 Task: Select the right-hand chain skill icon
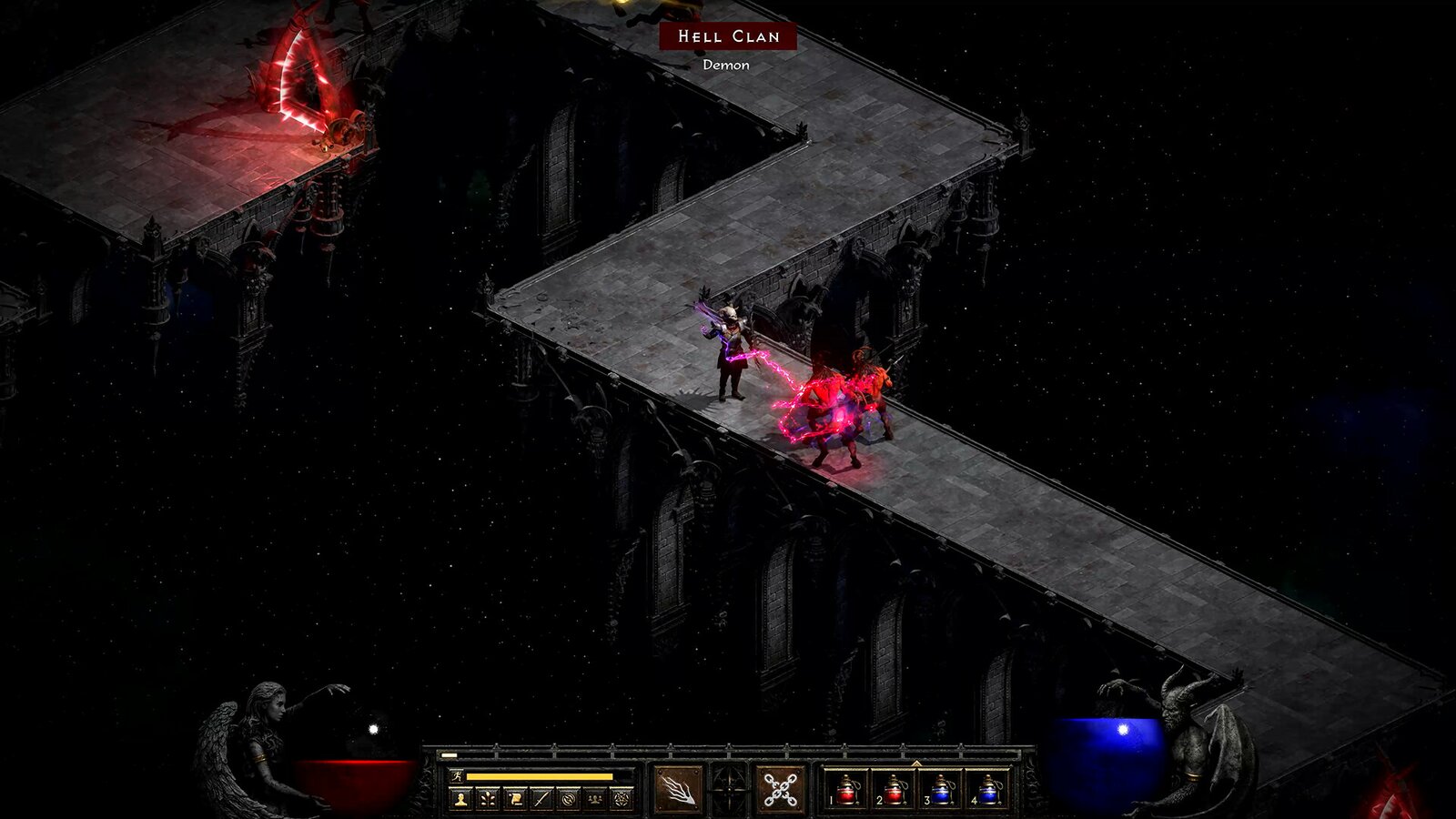point(781,787)
